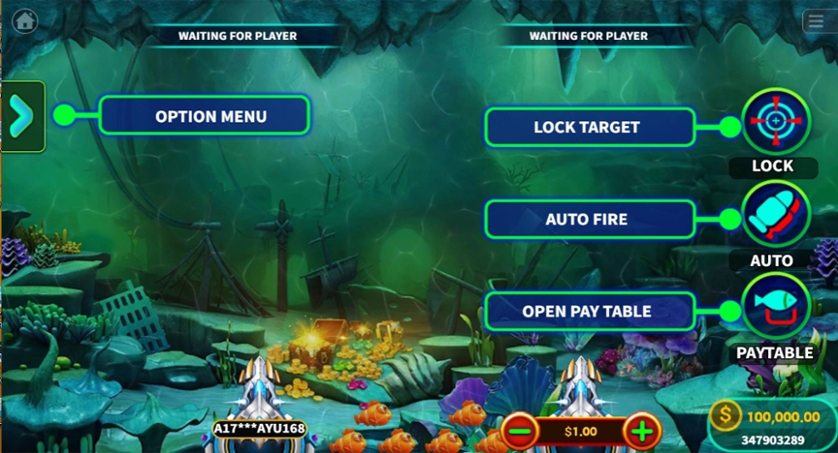Toggle the Auto fire bullet icon
The image size is (838, 453).
pos(776,214)
